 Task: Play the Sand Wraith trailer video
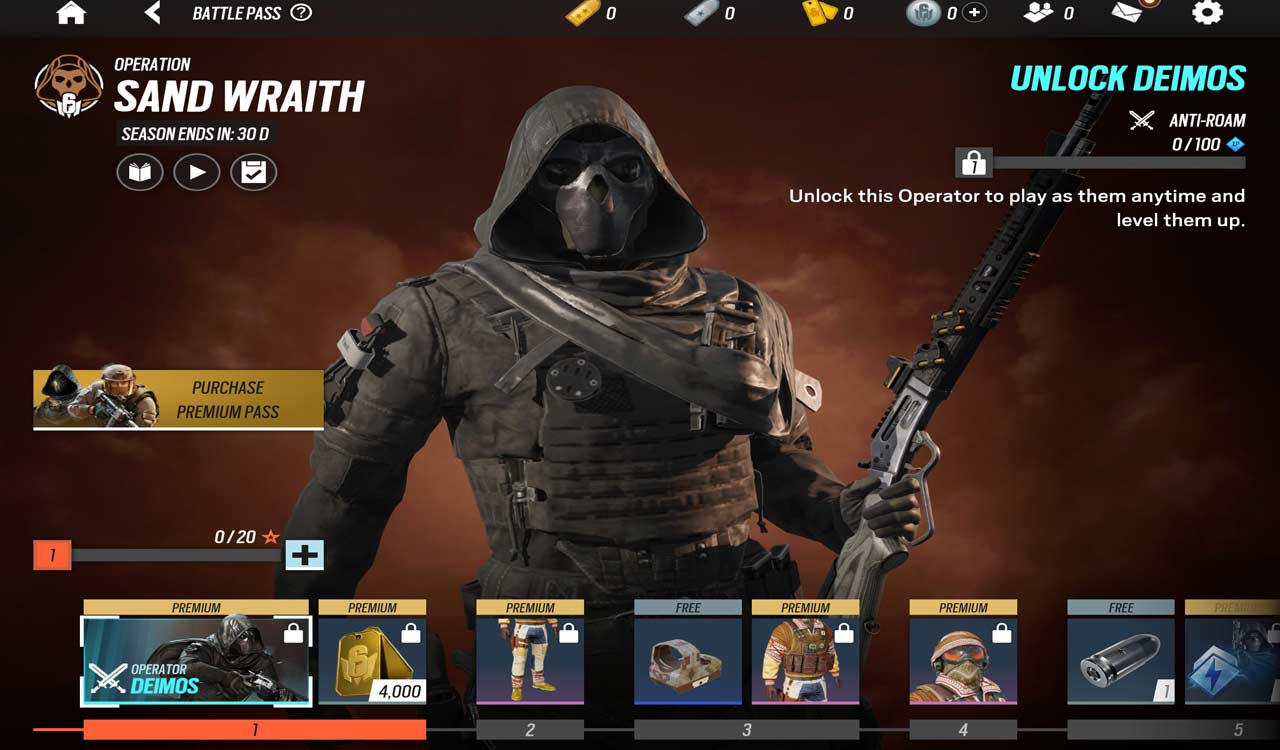coord(197,172)
